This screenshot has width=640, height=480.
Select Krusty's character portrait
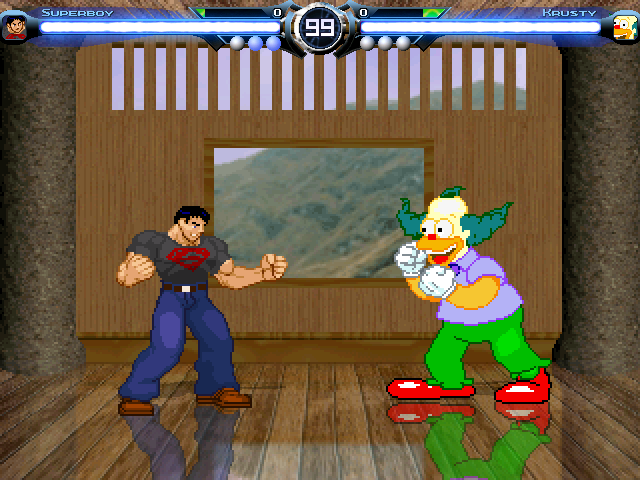[x=624, y=27]
